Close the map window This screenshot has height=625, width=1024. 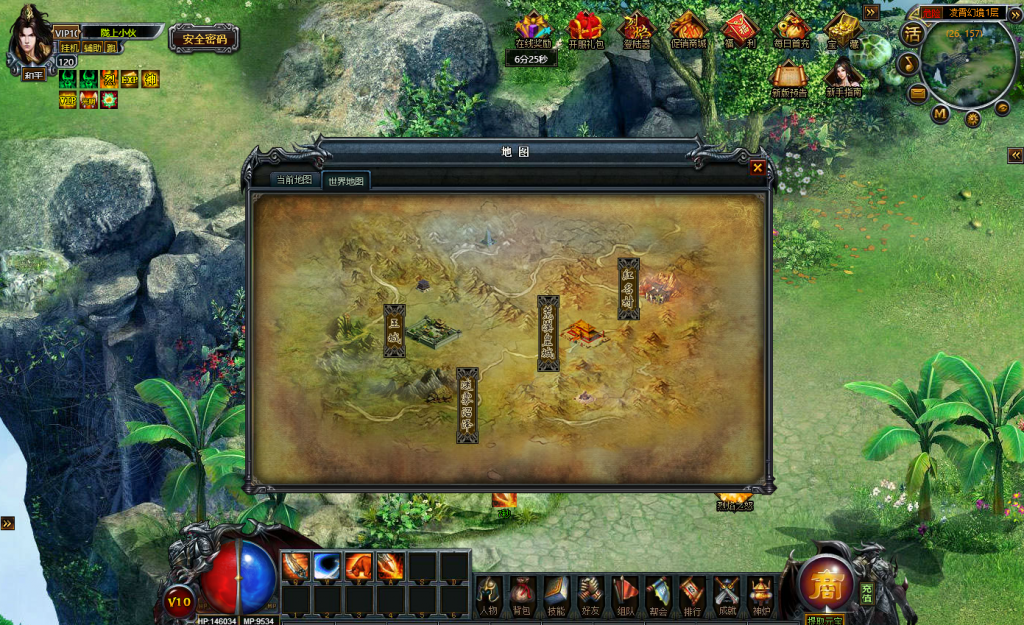coord(757,168)
